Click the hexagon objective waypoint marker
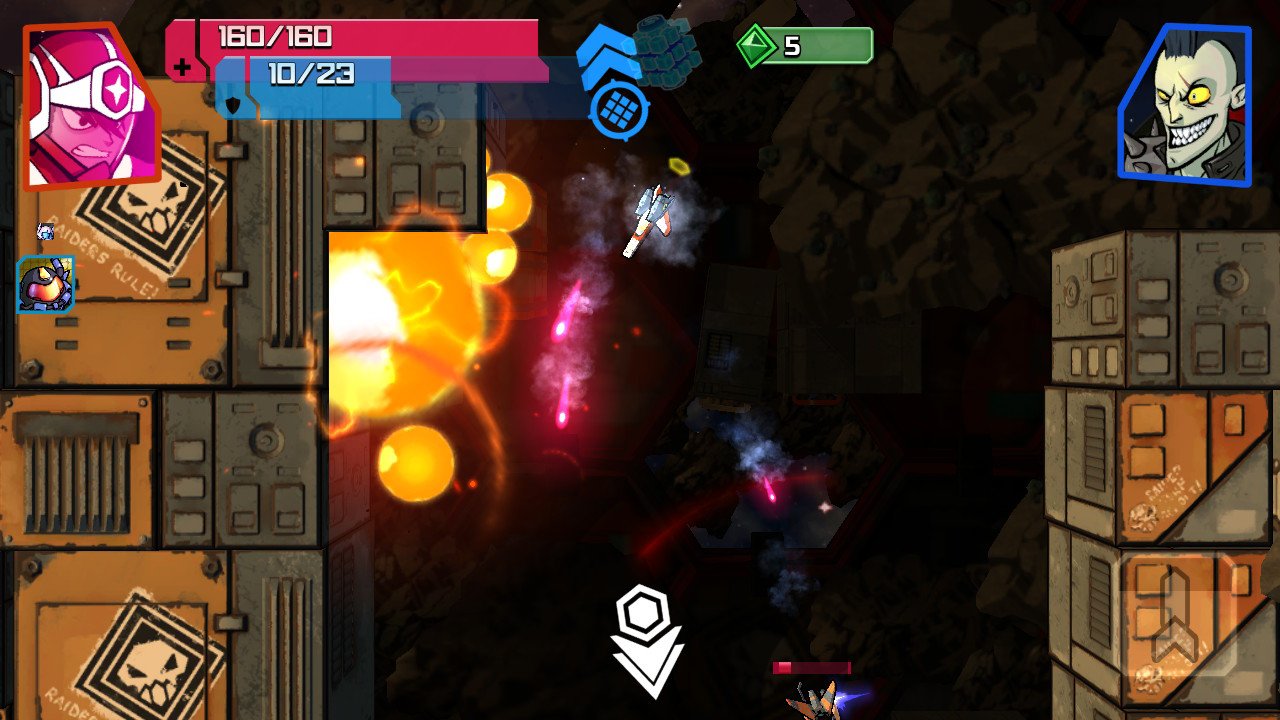The width and height of the screenshot is (1280, 720). coord(644,607)
